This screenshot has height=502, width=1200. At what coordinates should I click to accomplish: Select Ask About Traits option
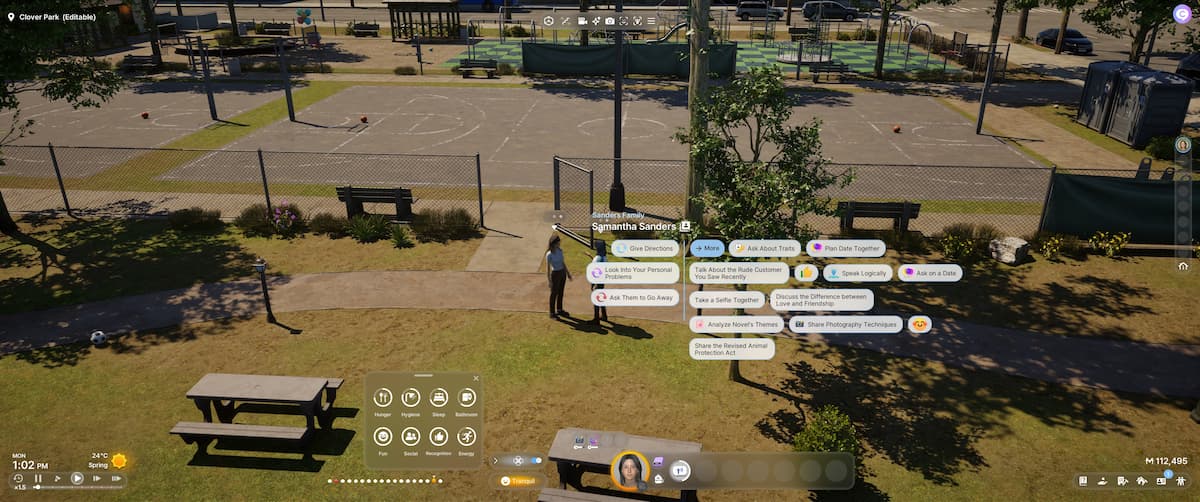(x=766, y=248)
